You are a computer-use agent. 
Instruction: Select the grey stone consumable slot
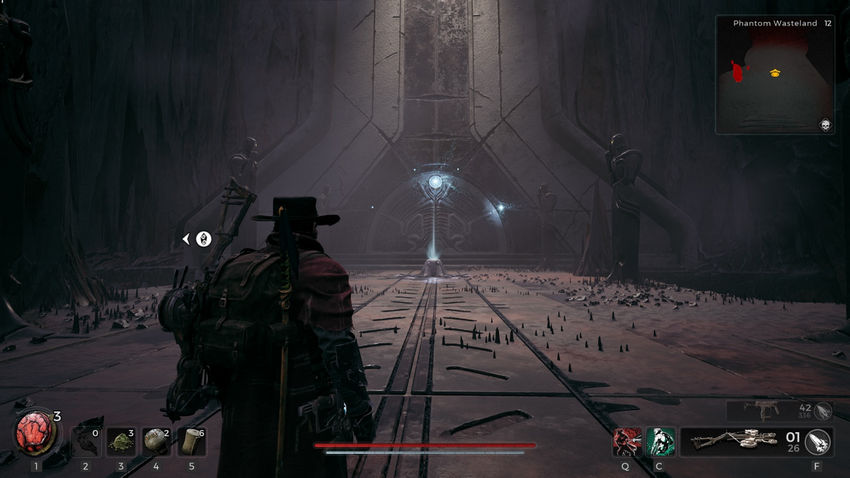(156, 440)
